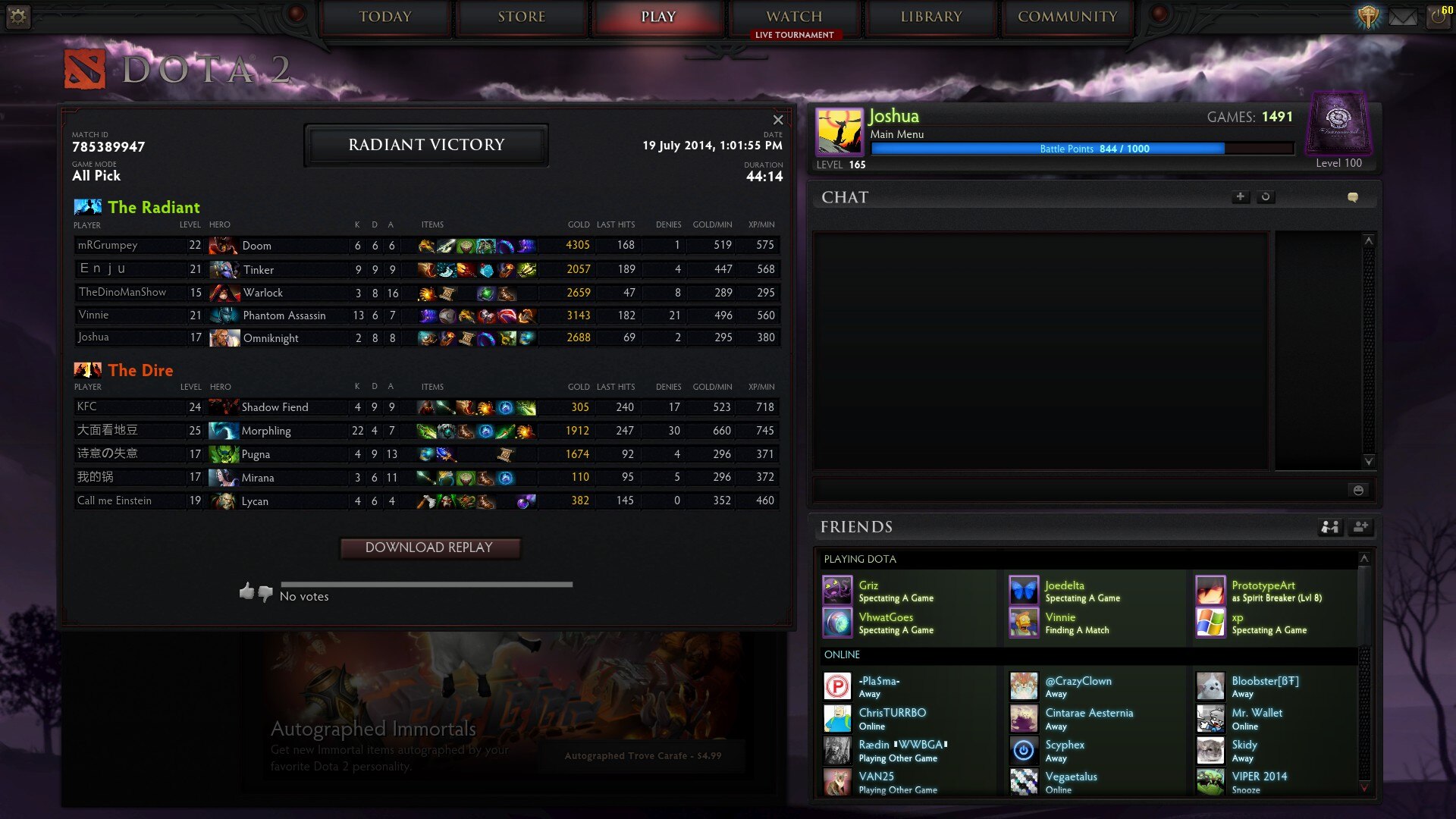Click the add friend button
This screenshot has width=1456, height=819.
coord(1360,526)
